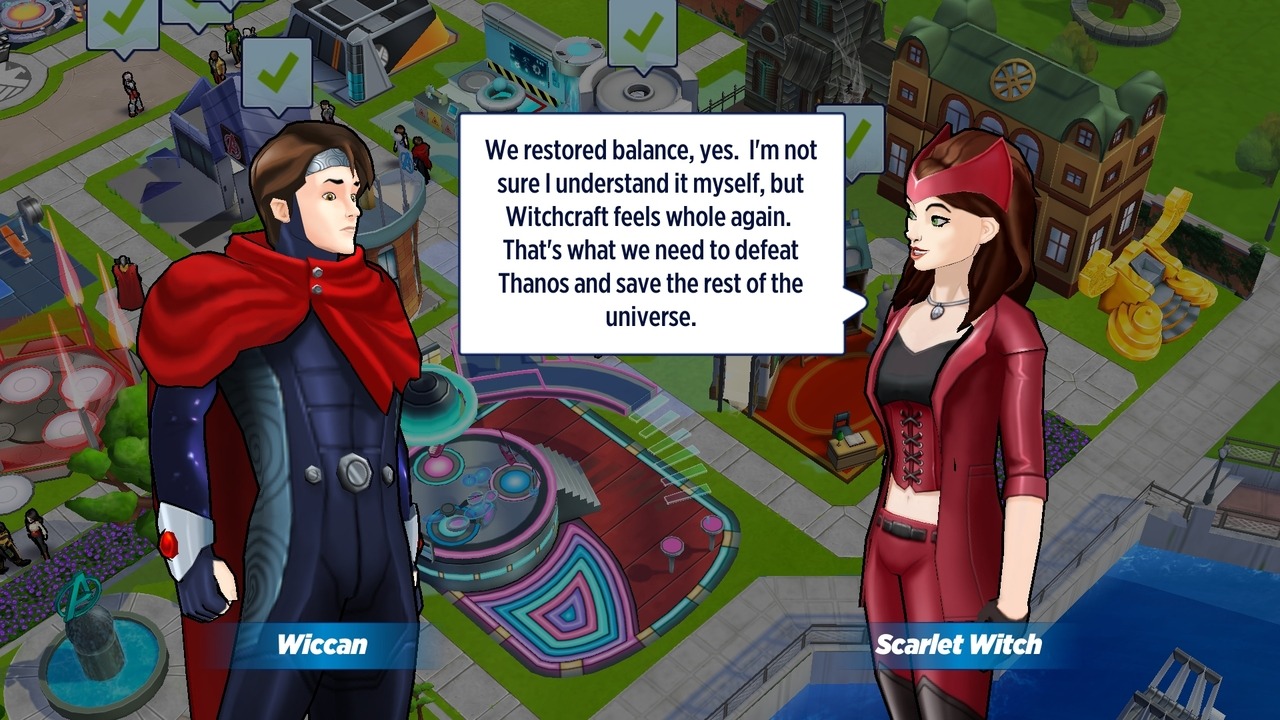Tap the speech bubble to continue dialogue
This screenshot has width=1280, height=720.
(651, 233)
